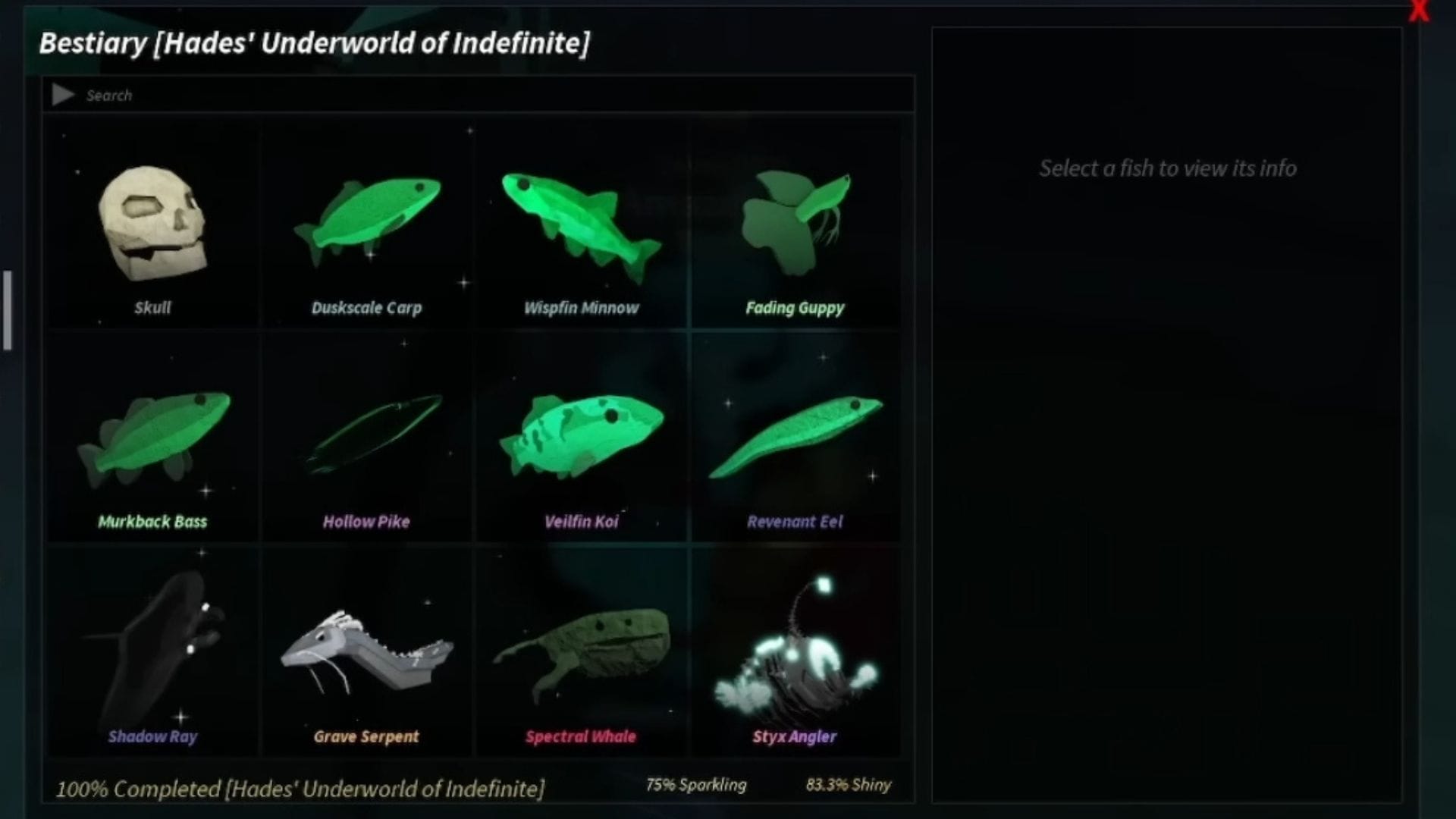The image size is (1456, 819).
Task: Expand the search filter arrow
Action: 64,95
